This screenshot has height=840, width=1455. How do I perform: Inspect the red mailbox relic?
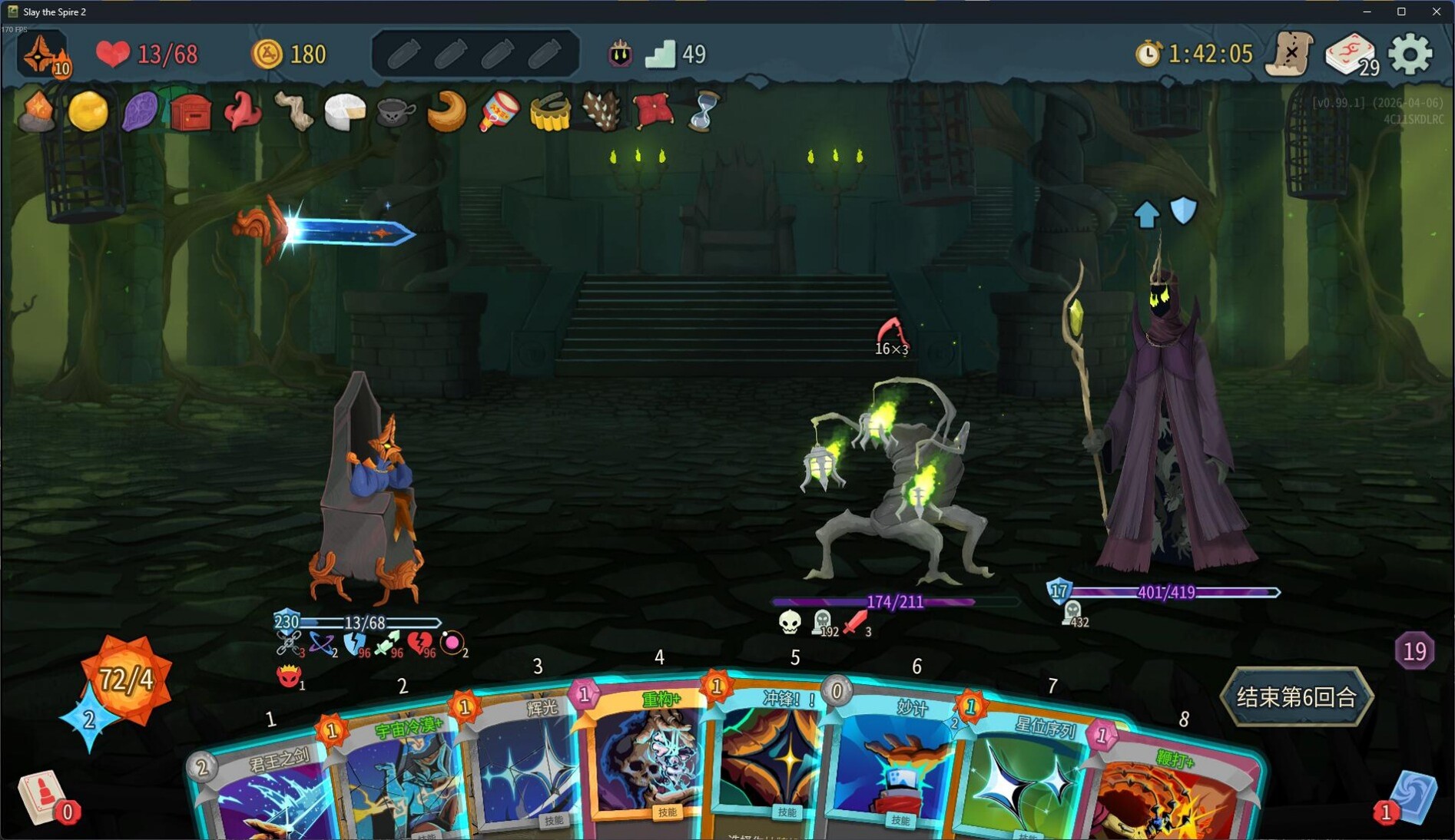pos(191,113)
